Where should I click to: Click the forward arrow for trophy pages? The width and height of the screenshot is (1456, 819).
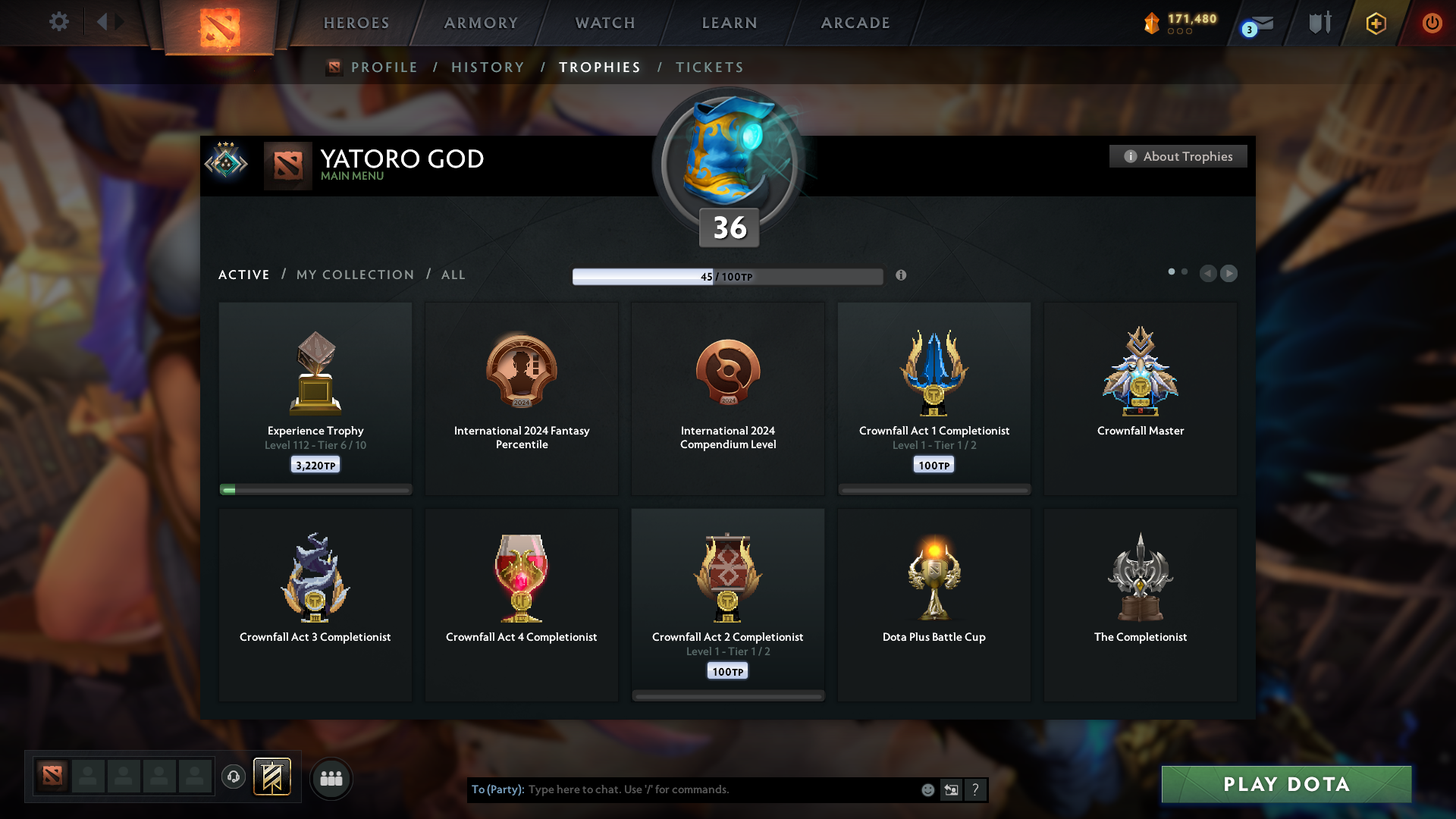click(1229, 274)
